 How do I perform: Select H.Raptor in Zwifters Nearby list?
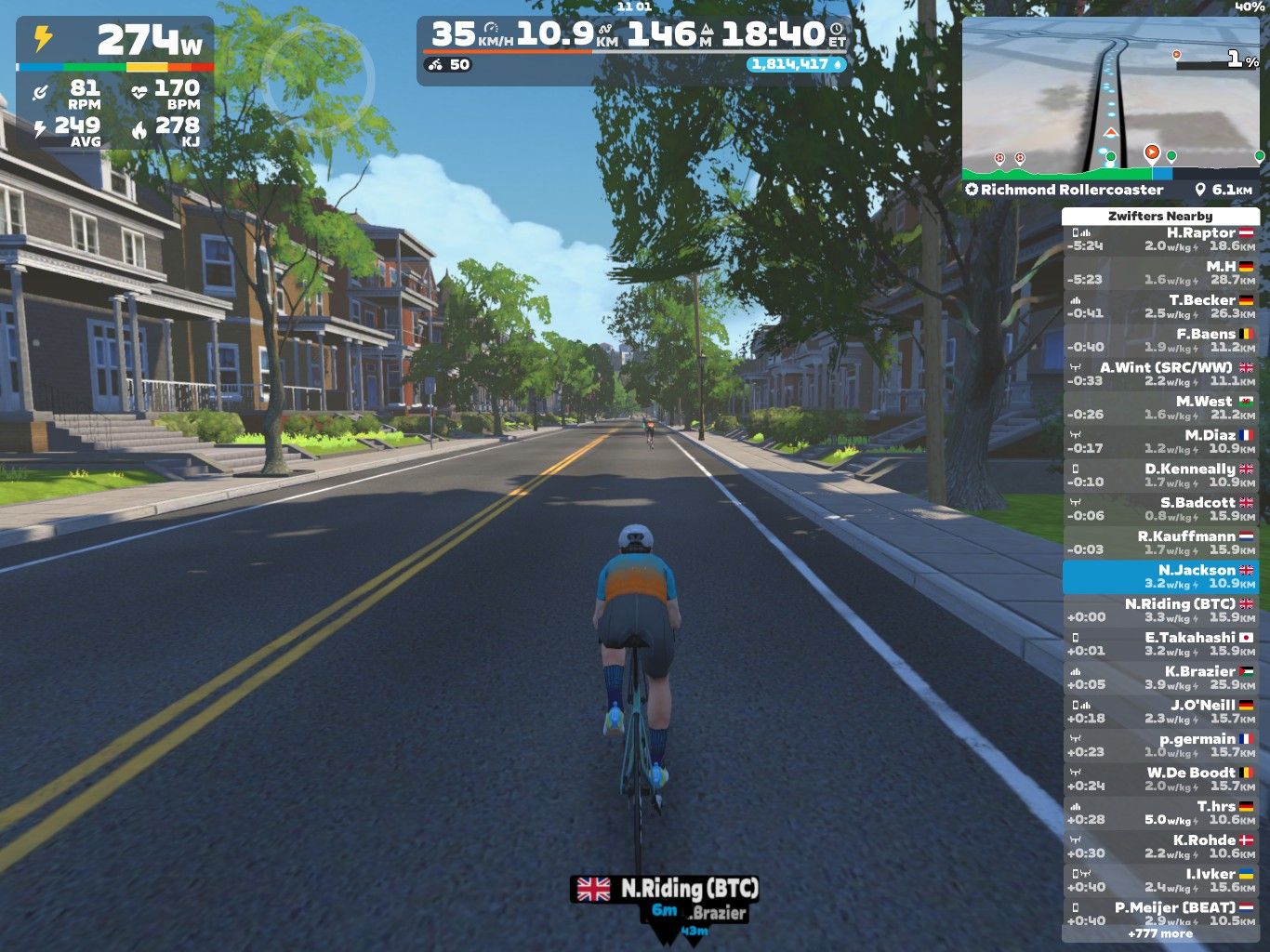click(x=1160, y=240)
